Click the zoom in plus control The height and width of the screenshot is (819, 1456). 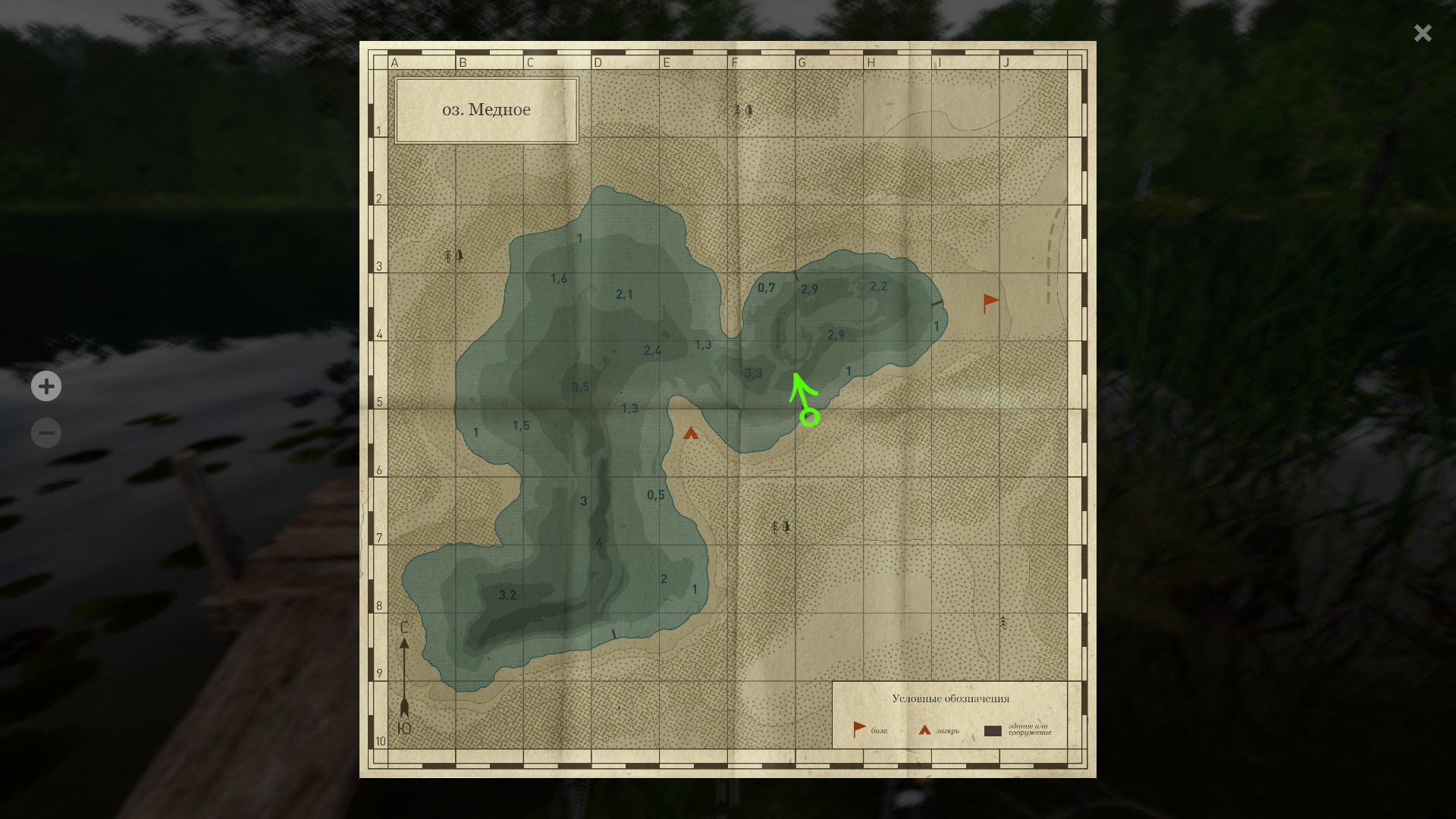click(x=46, y=387)
